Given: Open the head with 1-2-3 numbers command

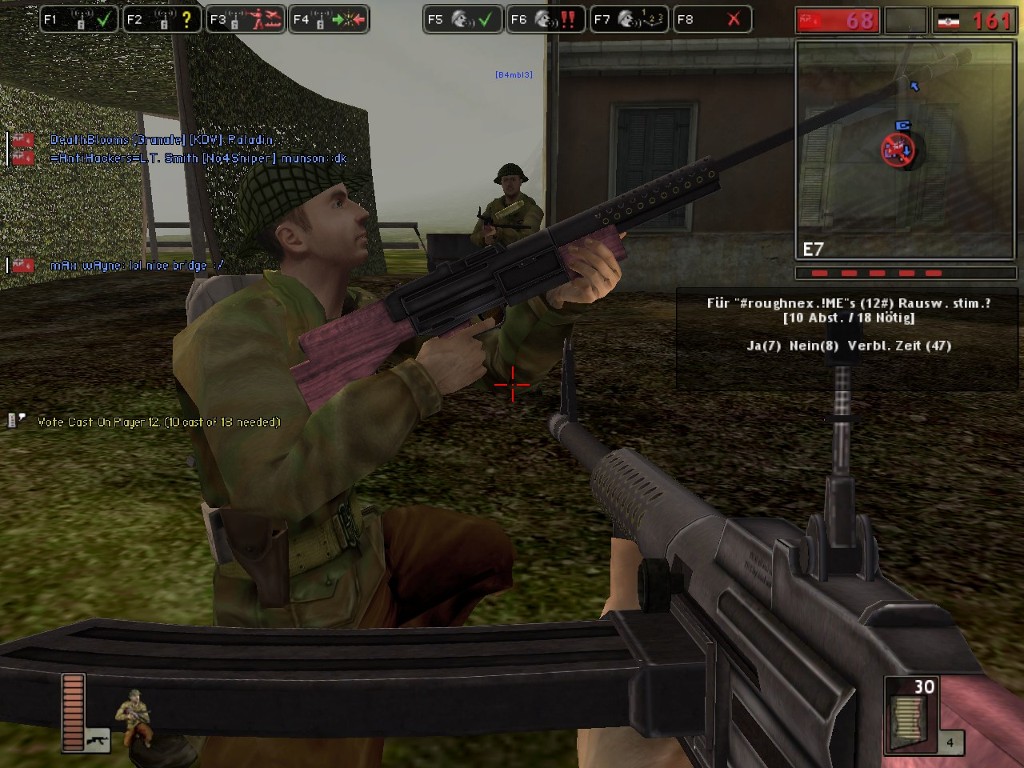Looking at the screenshot, I should (x=628, y=19).
